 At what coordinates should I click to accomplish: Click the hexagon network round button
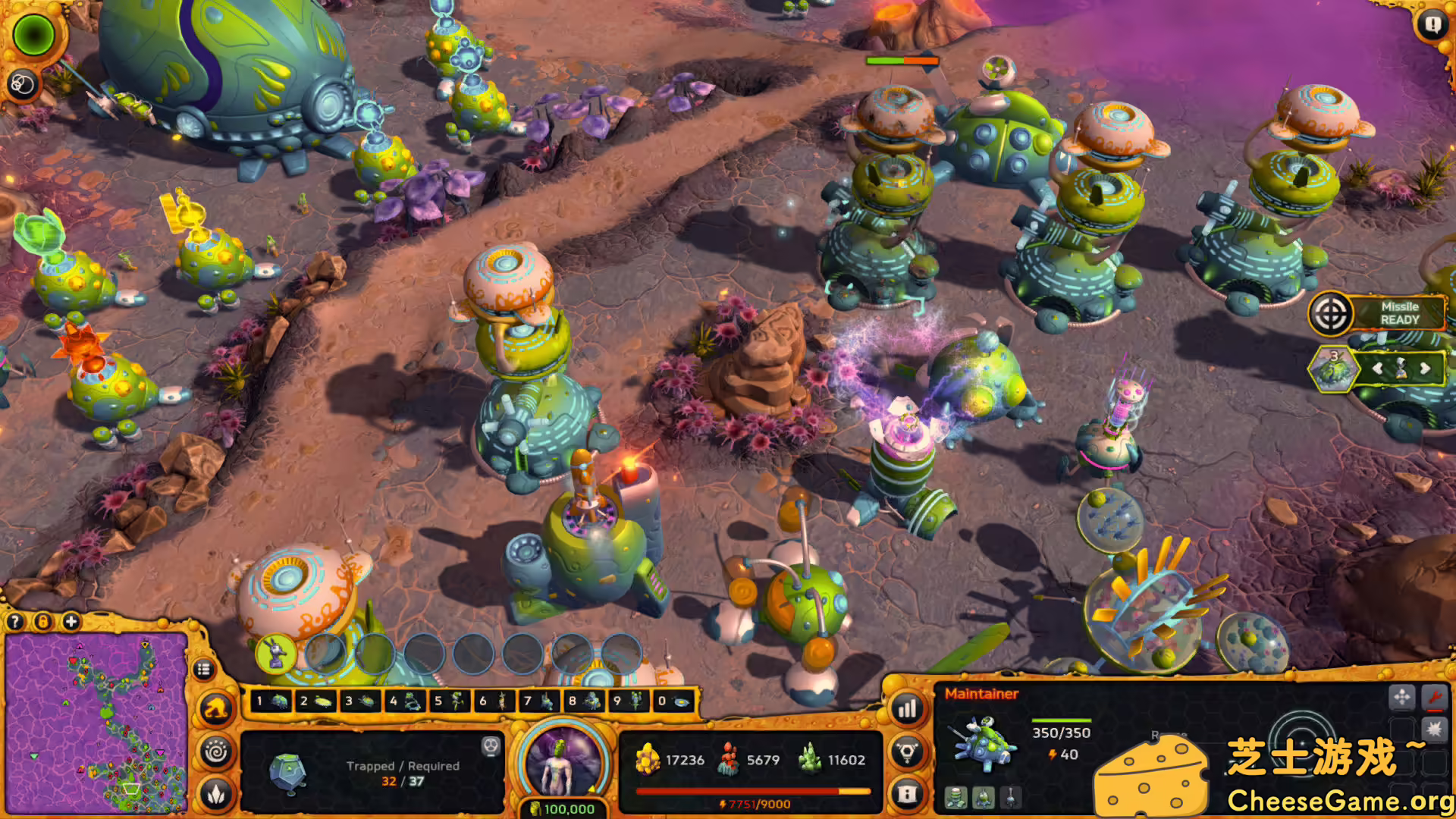908,752
